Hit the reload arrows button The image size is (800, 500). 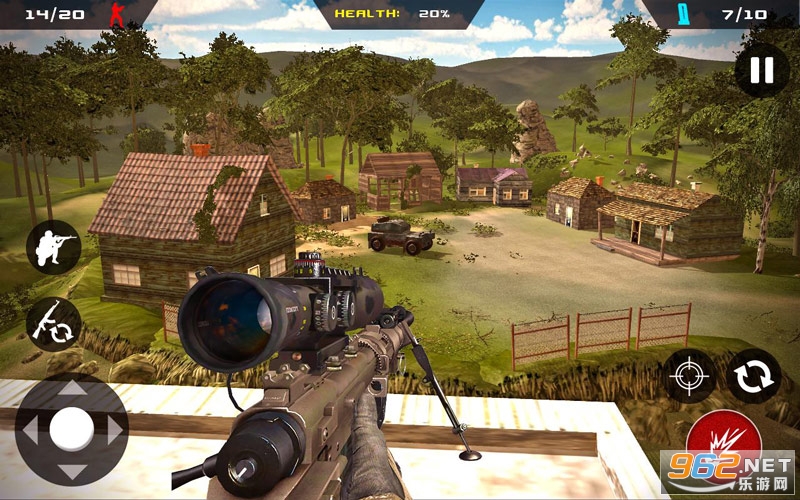pos(753,376)
